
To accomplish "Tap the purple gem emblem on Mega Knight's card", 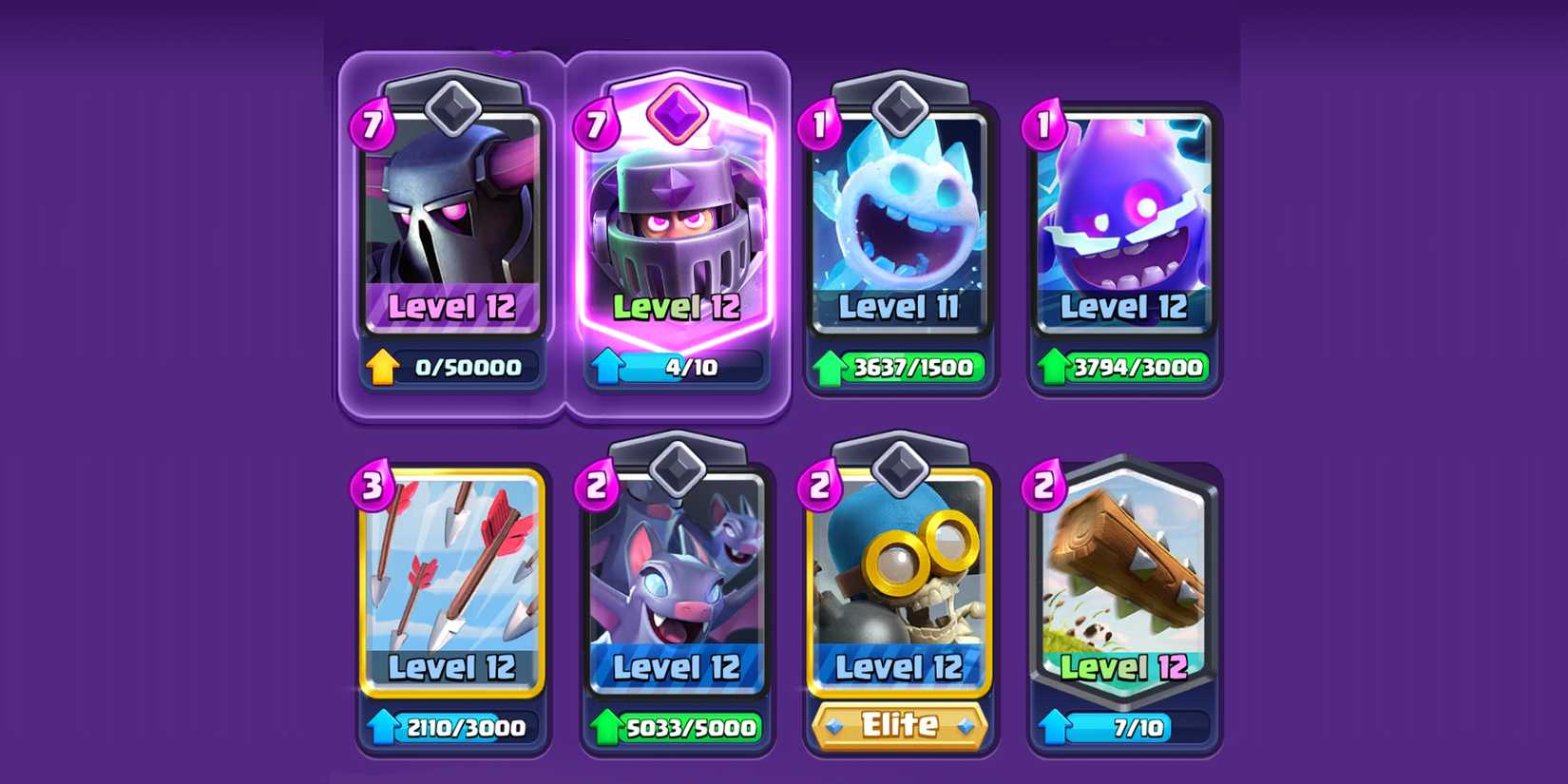I will 678,116.
